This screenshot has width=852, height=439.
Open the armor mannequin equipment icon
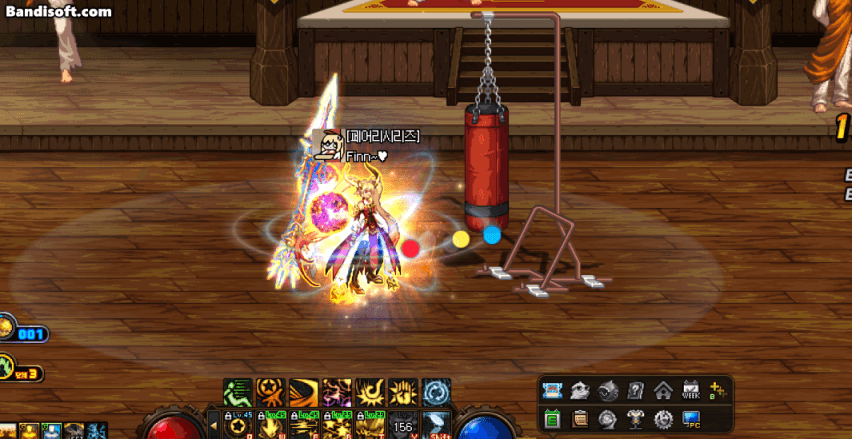coord(635,418)
